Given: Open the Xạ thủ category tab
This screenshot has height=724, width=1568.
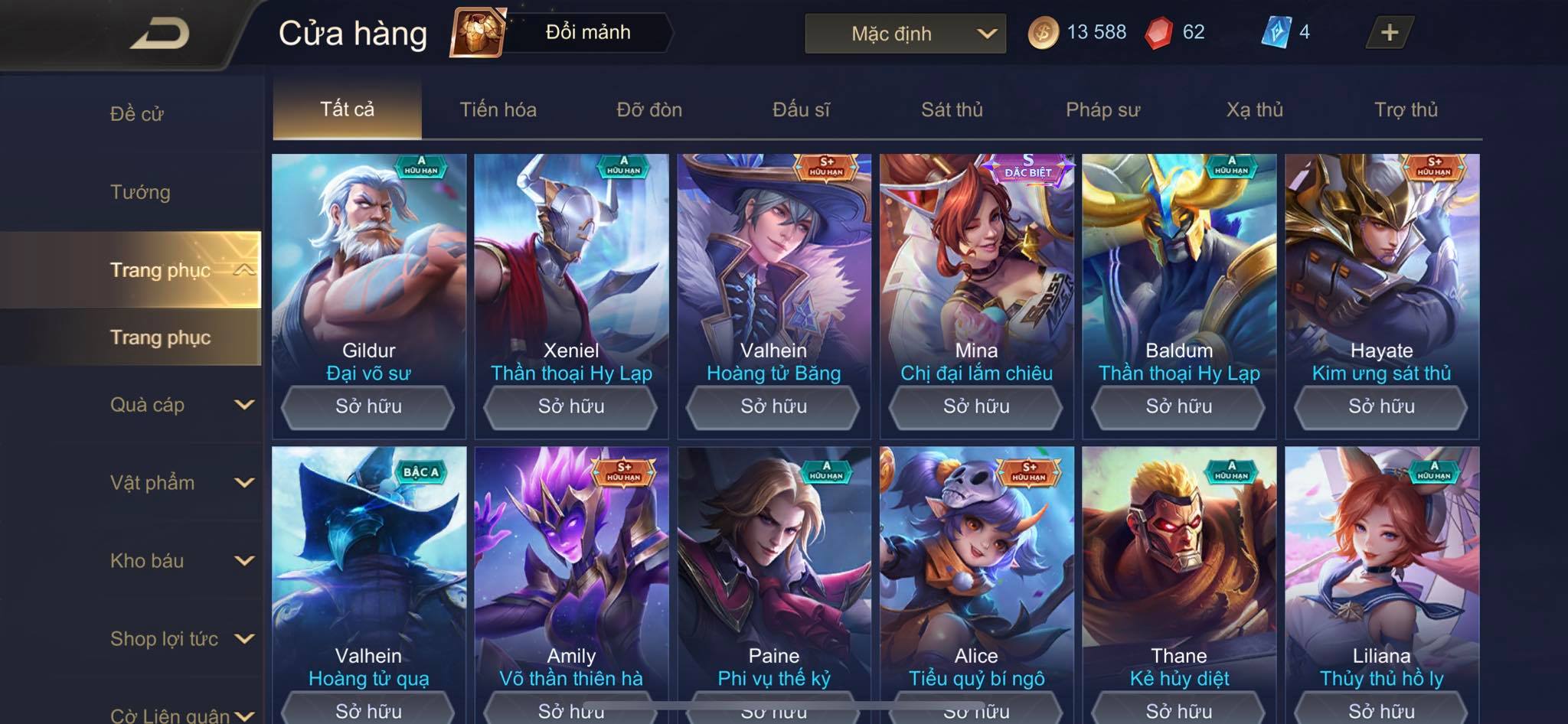Looking at the screenshot, I should click(x=1254, y=109).
